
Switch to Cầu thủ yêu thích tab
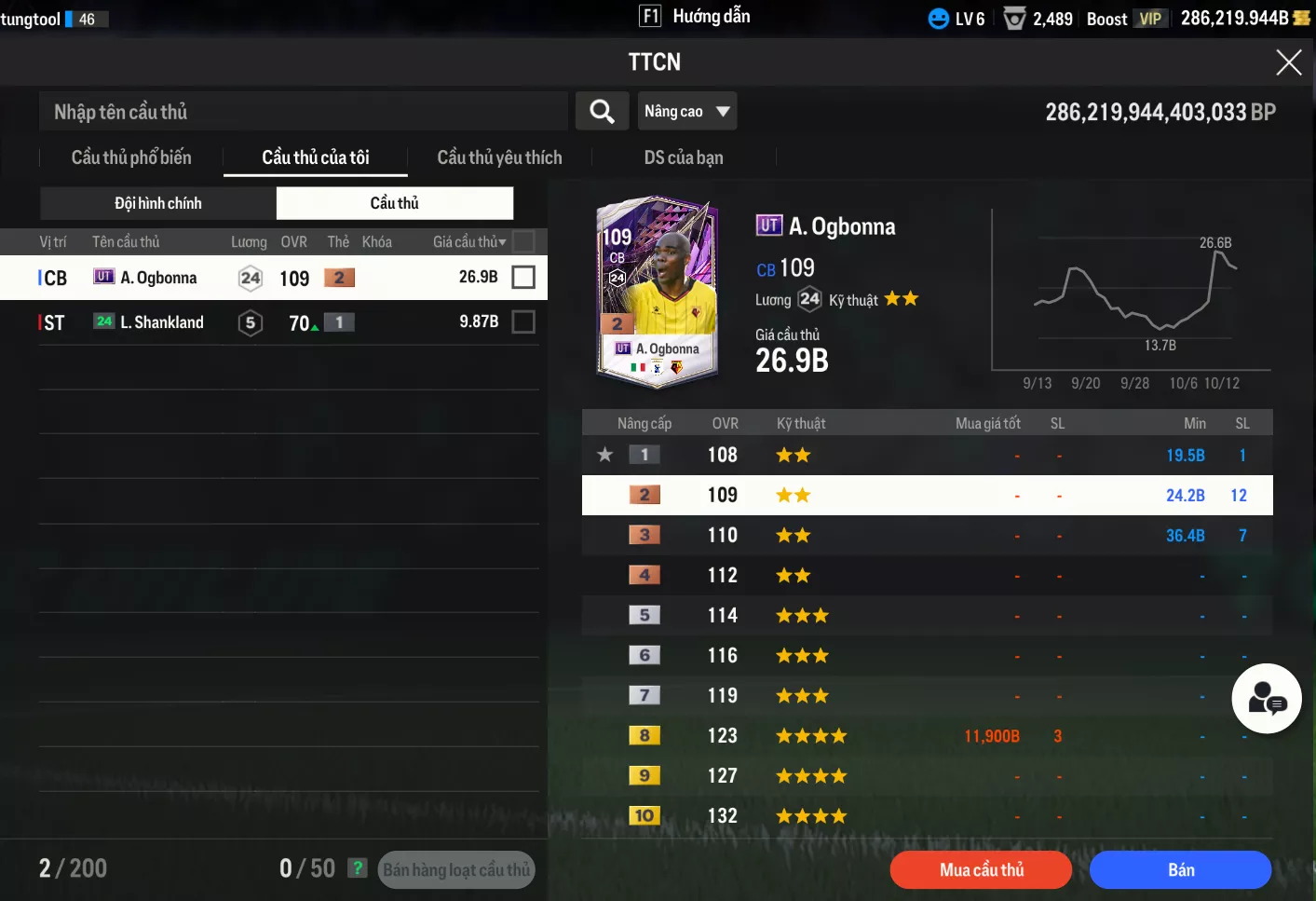(499, 157)
